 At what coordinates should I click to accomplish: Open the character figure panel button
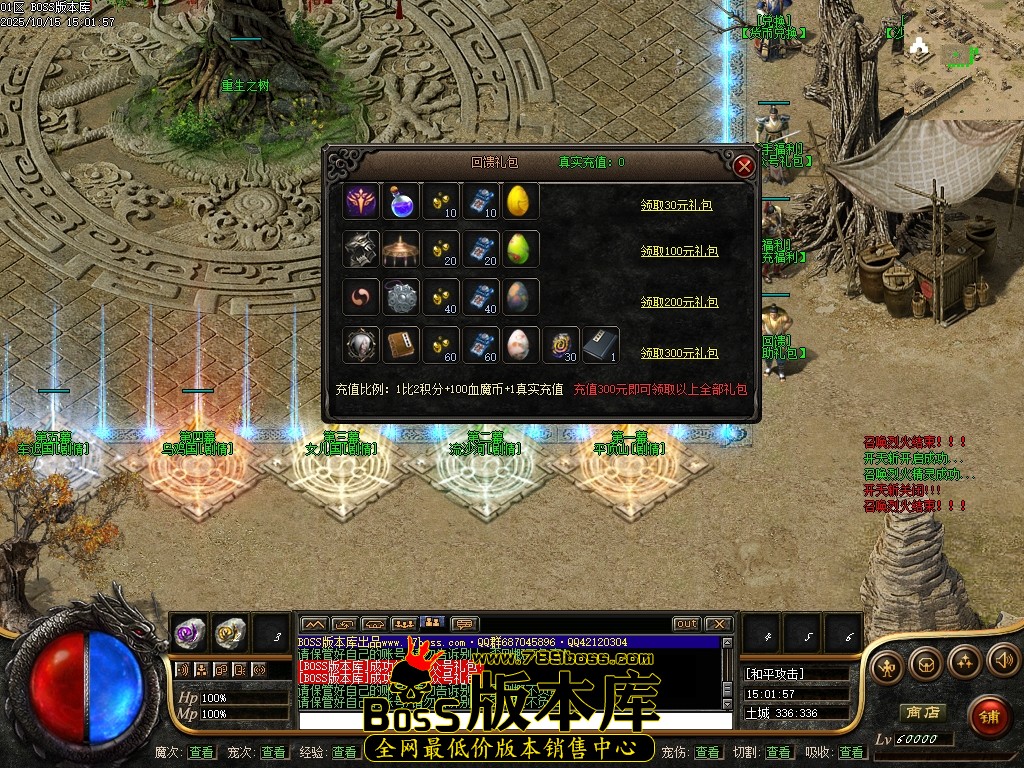coord(886,665)
